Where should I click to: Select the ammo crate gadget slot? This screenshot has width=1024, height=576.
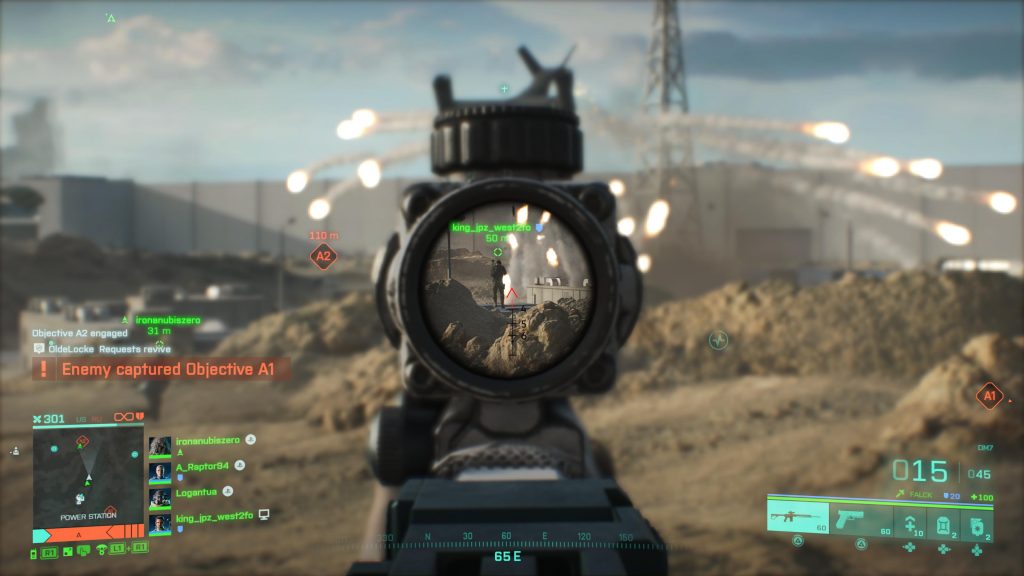(943, 524)
